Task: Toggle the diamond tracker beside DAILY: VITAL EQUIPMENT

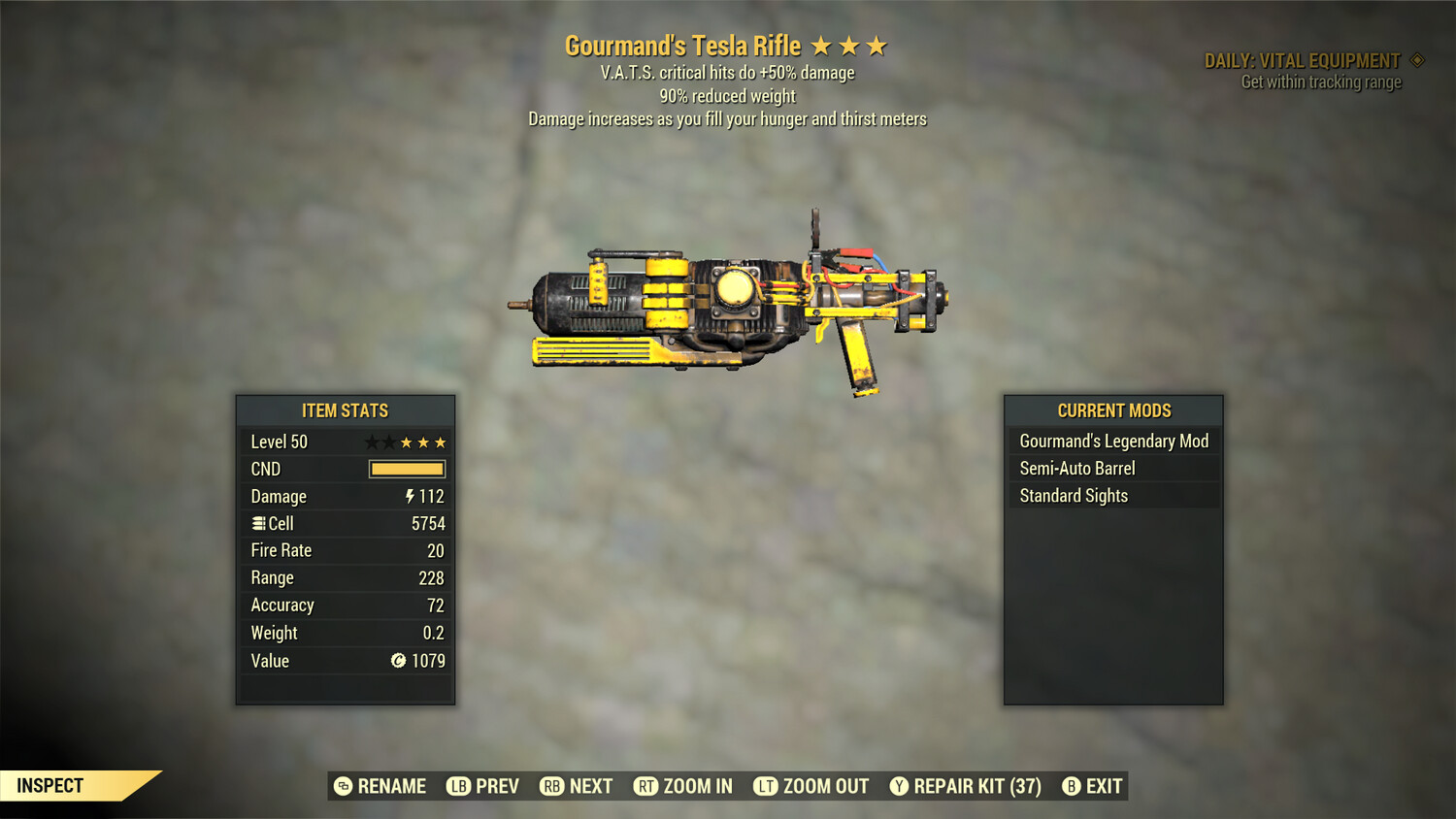Action: (1417, 59)
